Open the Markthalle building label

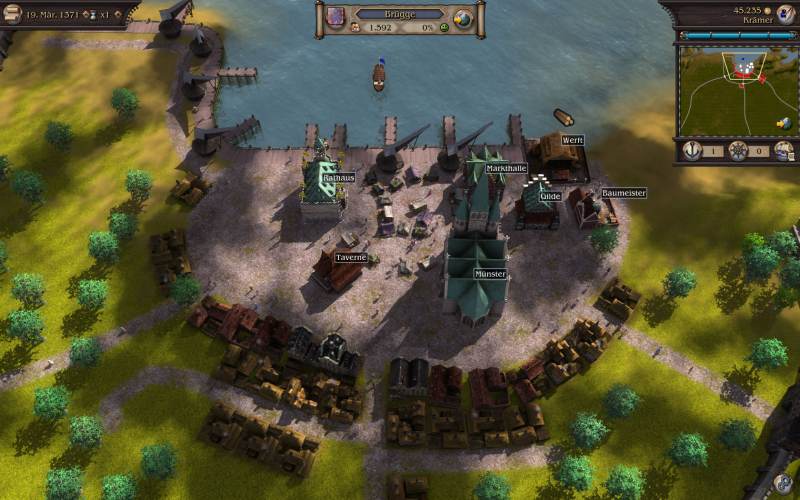click(x=506, y=169)
